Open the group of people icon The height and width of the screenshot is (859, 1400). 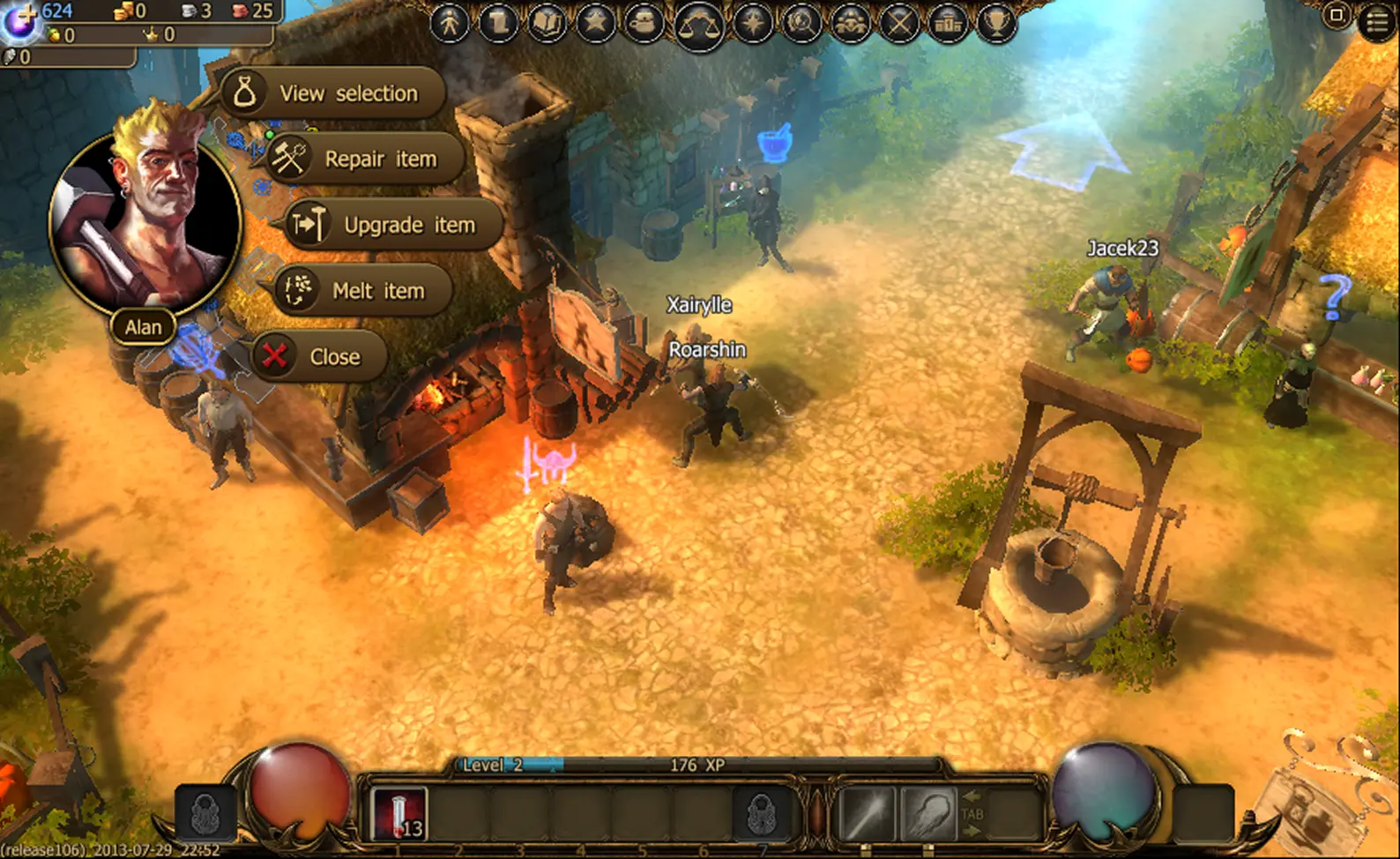coord(851,23)
